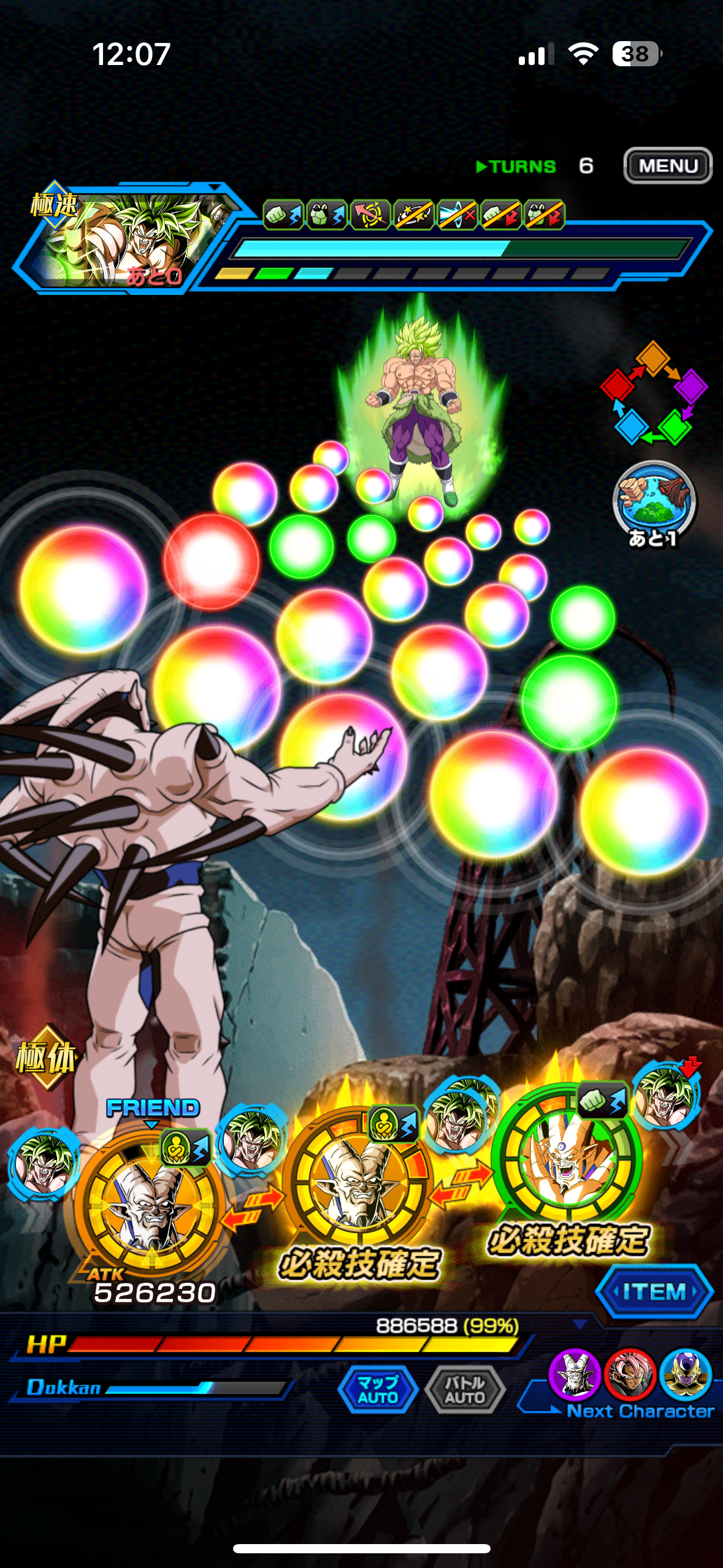The width and height of the screenshot is (723, 1568).
Task: Toggle the マップ AUTO button
Action: click(378, 1389)
